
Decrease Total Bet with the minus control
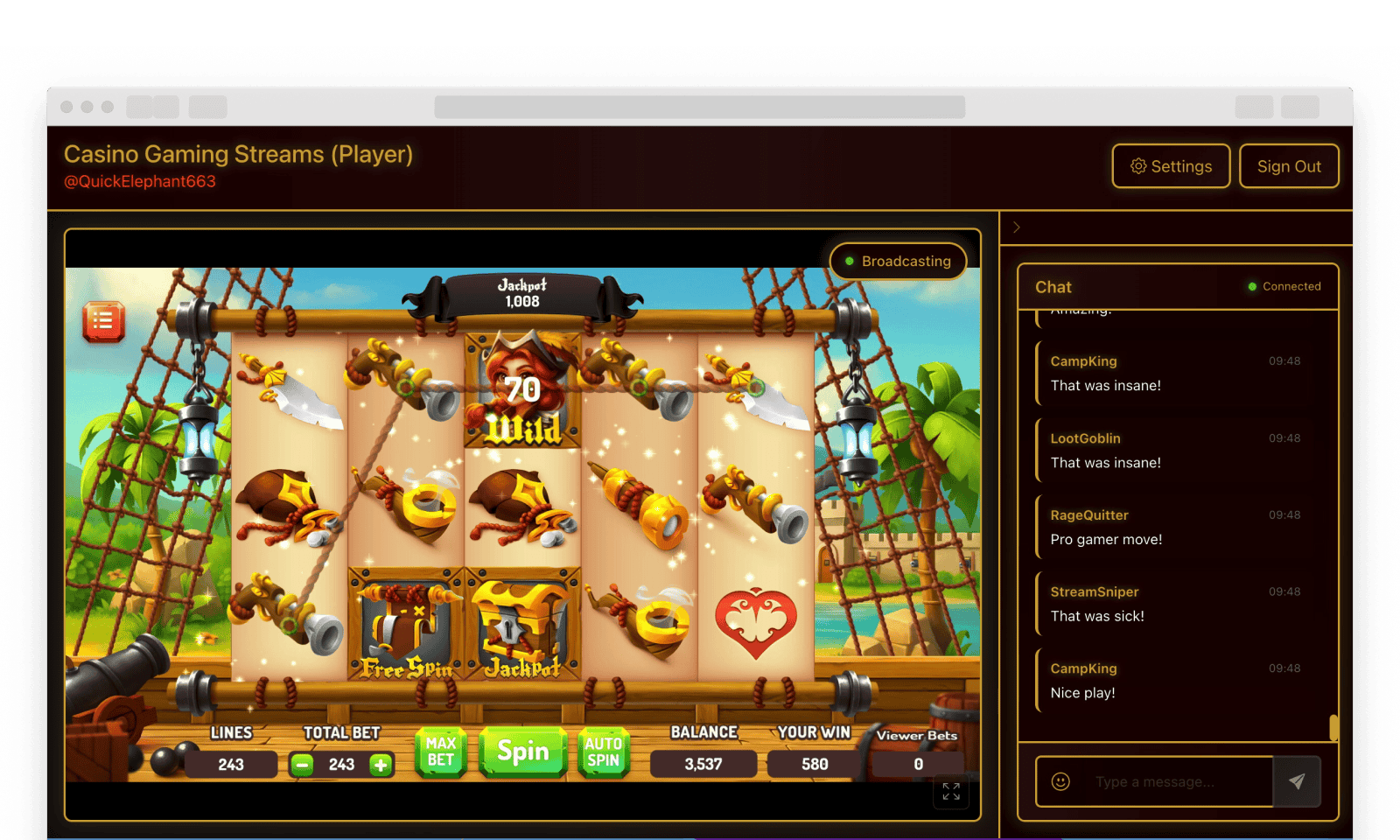[x=302, y=764]
